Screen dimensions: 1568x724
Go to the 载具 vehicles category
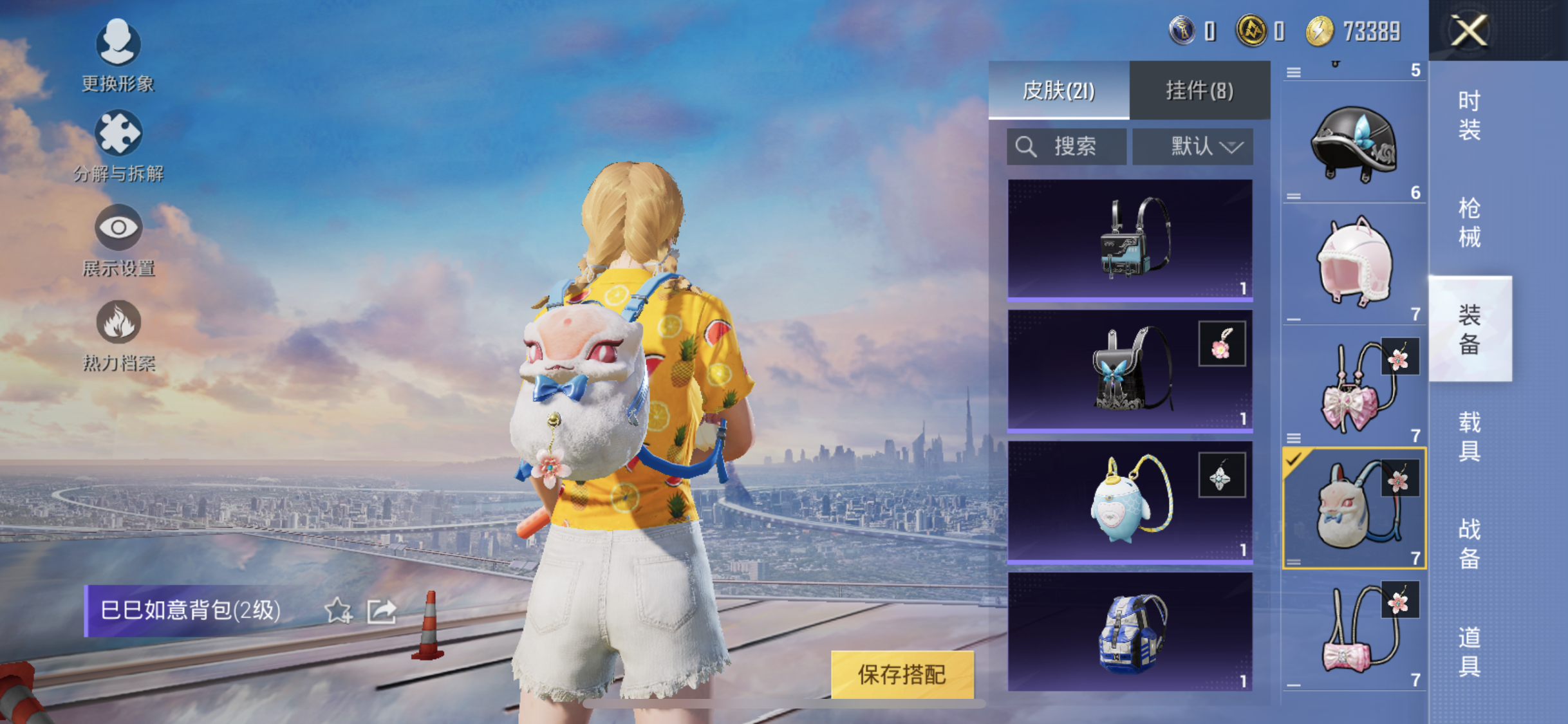1470,436
